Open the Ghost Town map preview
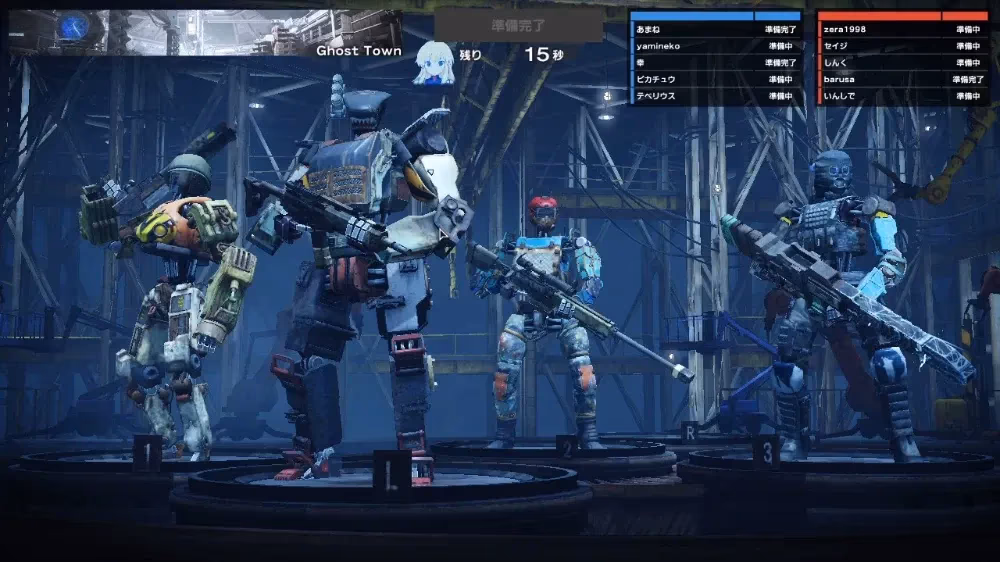Image resolution: width=1000 pixels, height=562 pixels. click(202, 31)
